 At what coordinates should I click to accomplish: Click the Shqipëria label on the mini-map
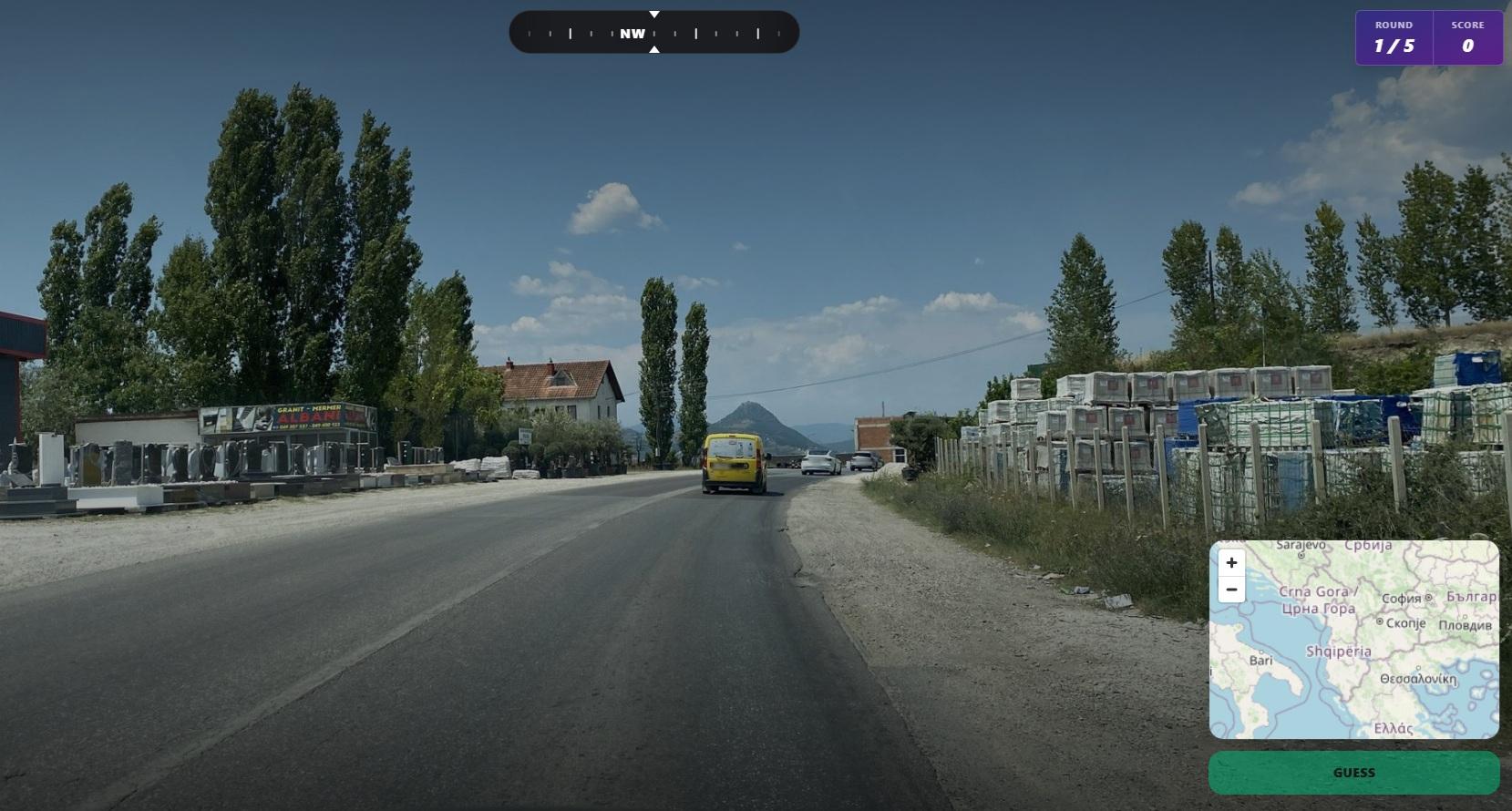pyautogui.click(x=1337, y=651)
